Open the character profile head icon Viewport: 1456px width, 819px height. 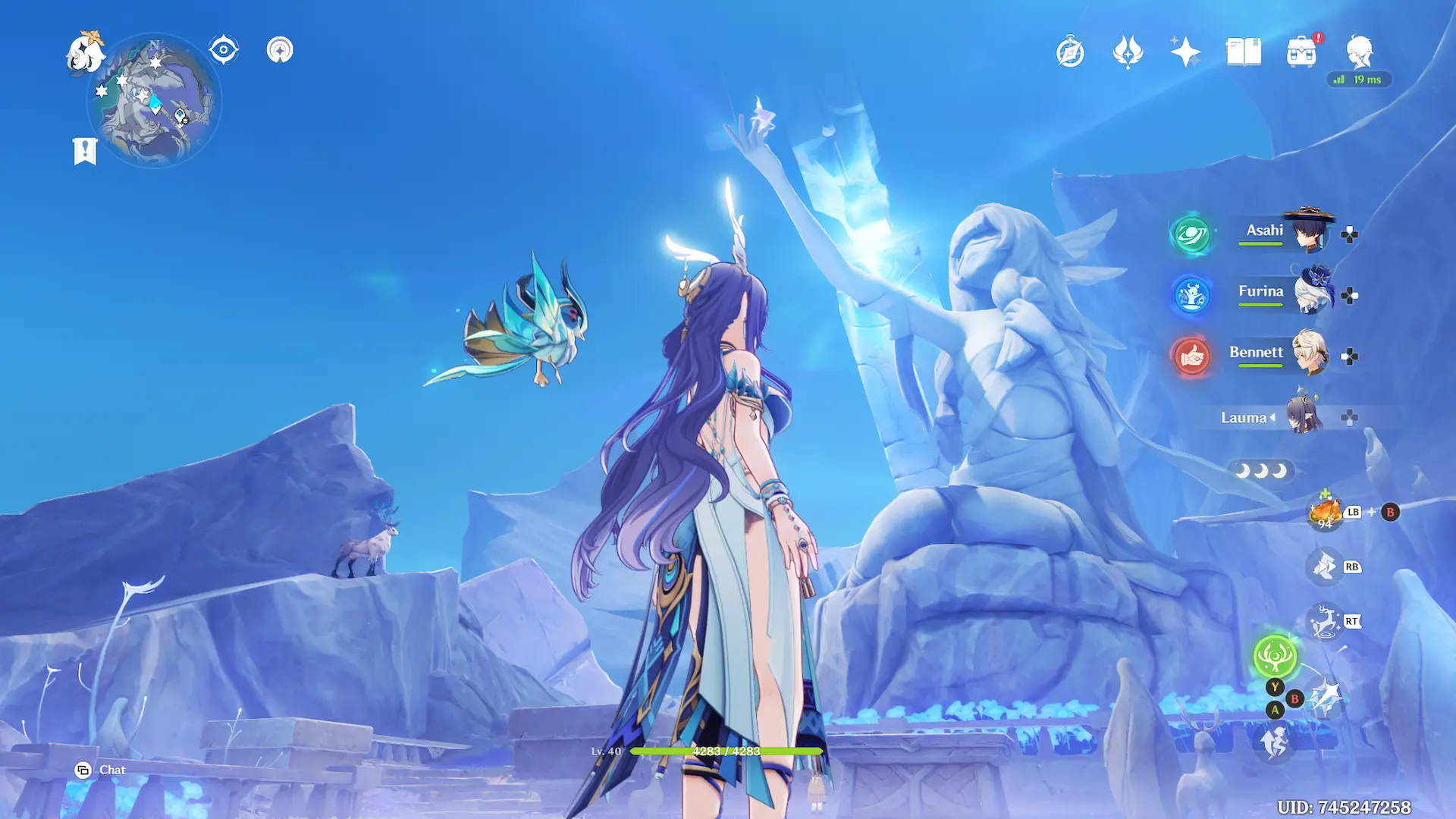1359,52
